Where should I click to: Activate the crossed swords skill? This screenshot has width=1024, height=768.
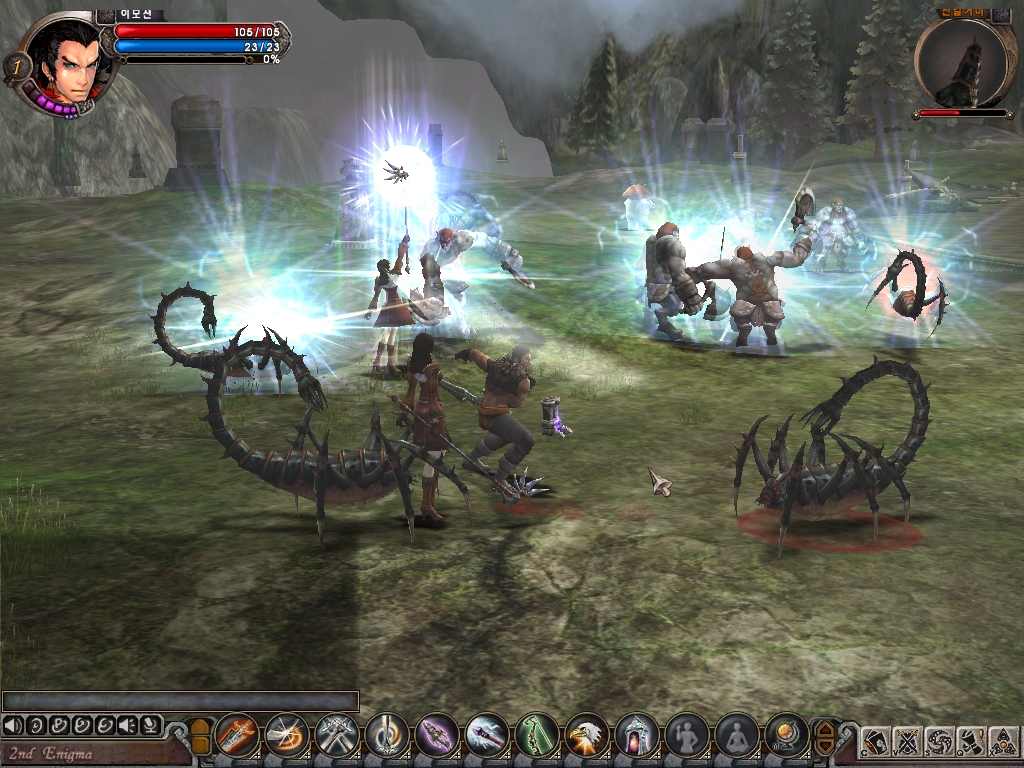337,737
